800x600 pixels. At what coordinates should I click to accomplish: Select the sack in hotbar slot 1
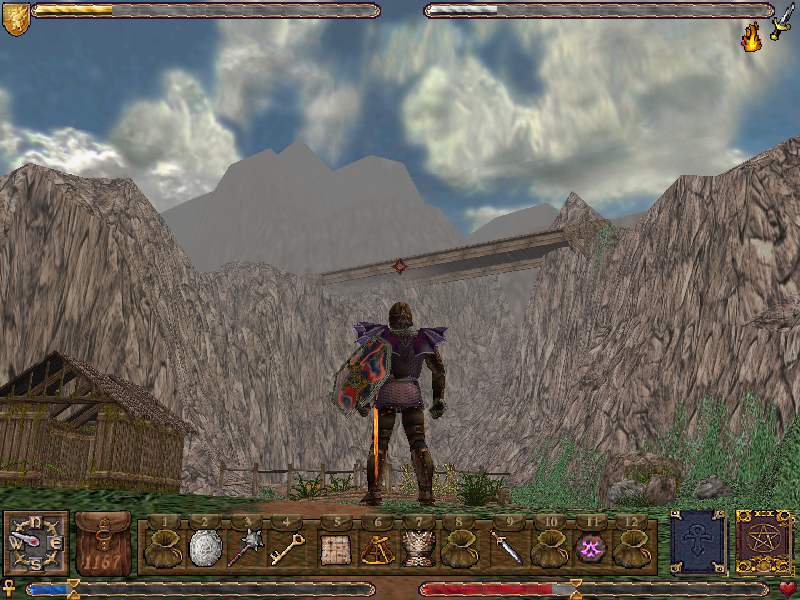click(164, 548)
